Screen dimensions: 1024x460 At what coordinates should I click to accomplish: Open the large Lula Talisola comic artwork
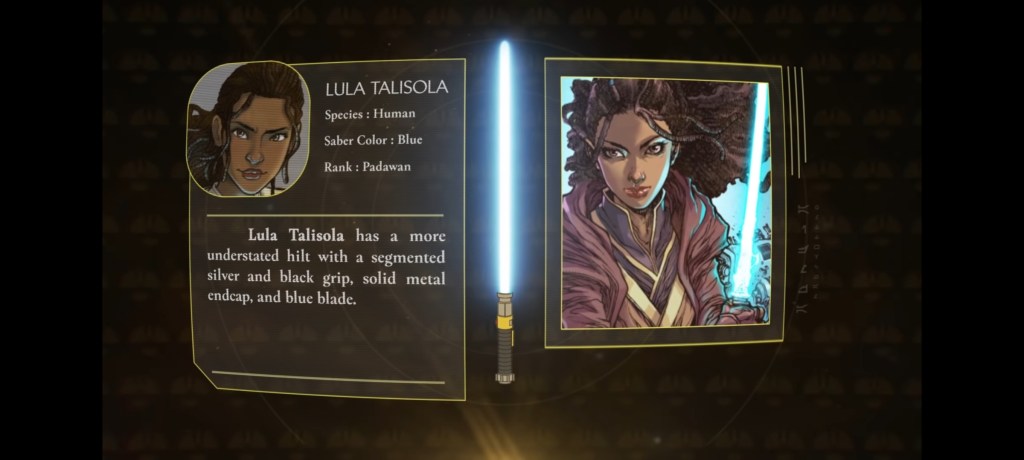(x=664, y=202)
